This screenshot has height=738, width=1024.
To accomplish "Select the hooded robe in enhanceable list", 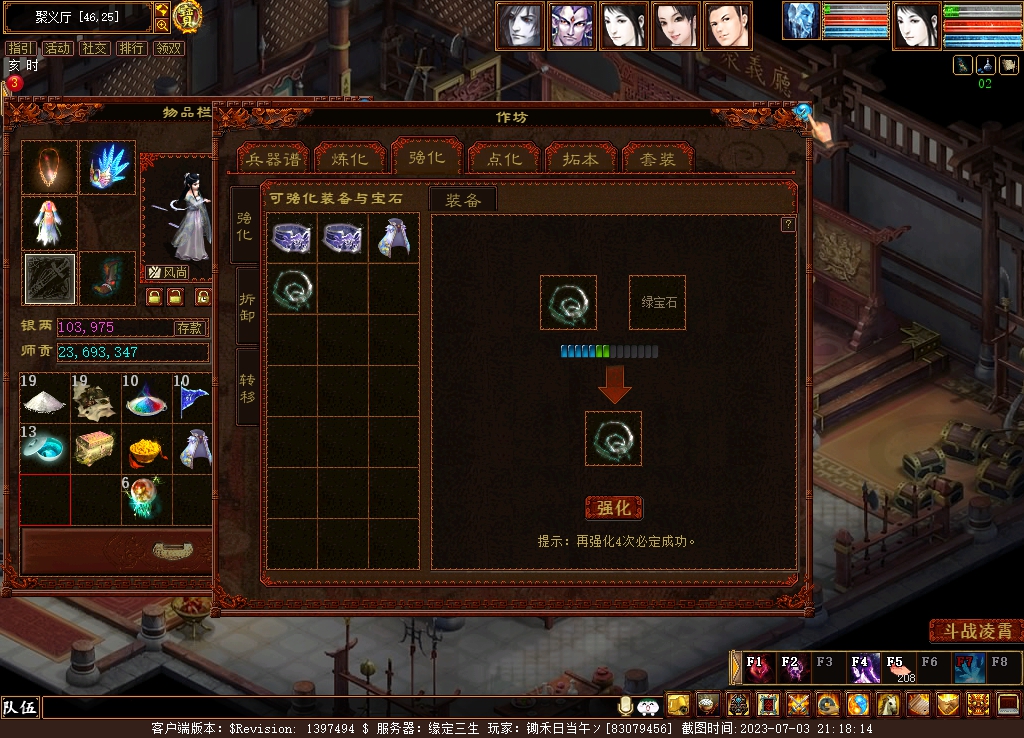I will (393, 238).
